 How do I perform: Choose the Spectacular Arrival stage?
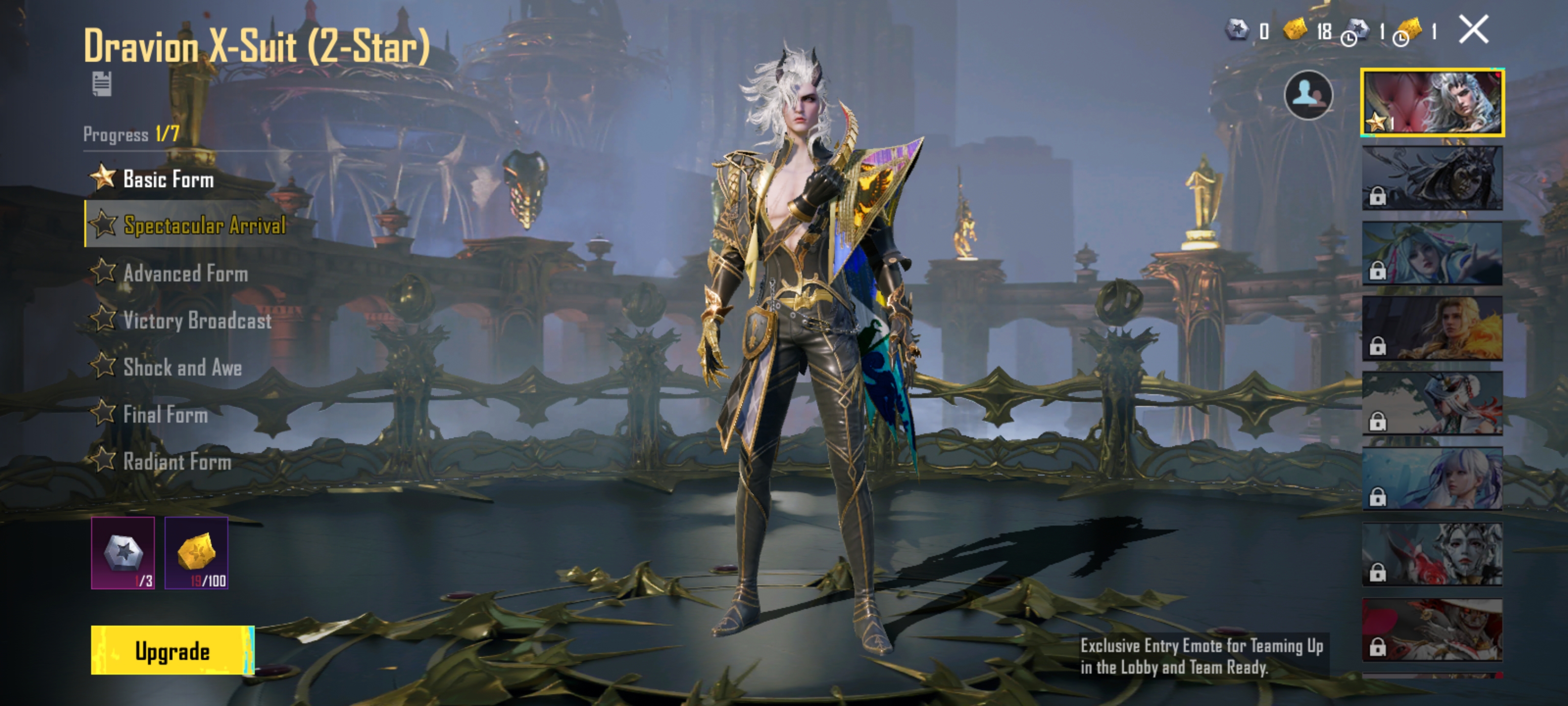[204, 226]
